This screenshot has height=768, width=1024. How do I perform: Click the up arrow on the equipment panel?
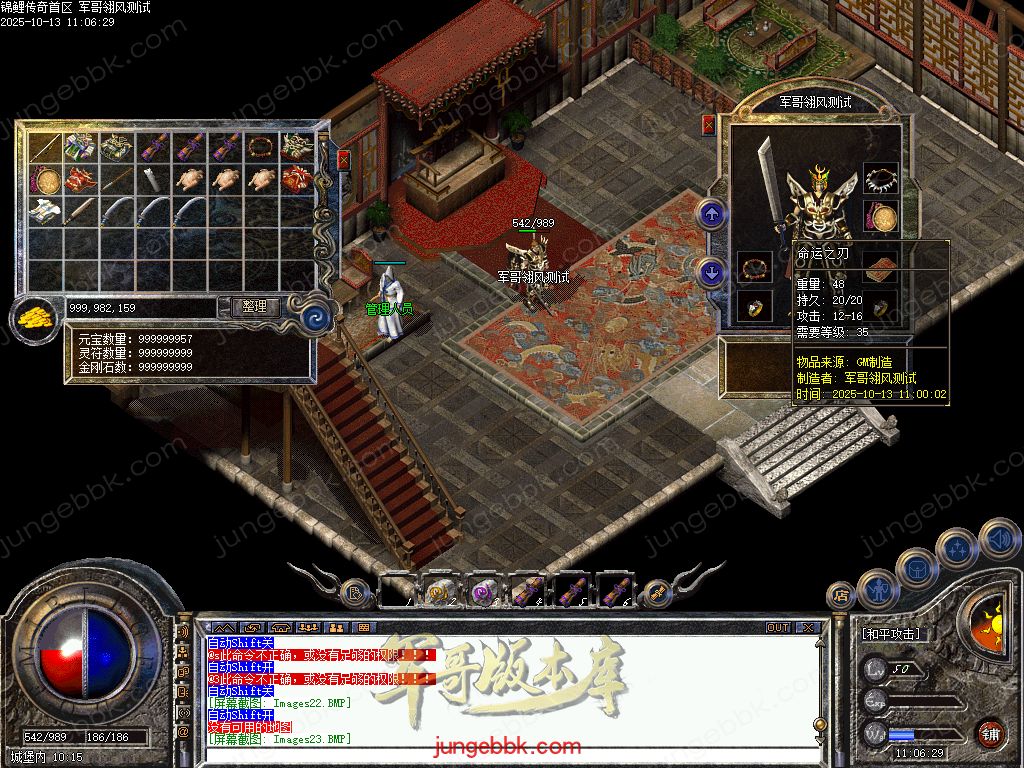711,213
